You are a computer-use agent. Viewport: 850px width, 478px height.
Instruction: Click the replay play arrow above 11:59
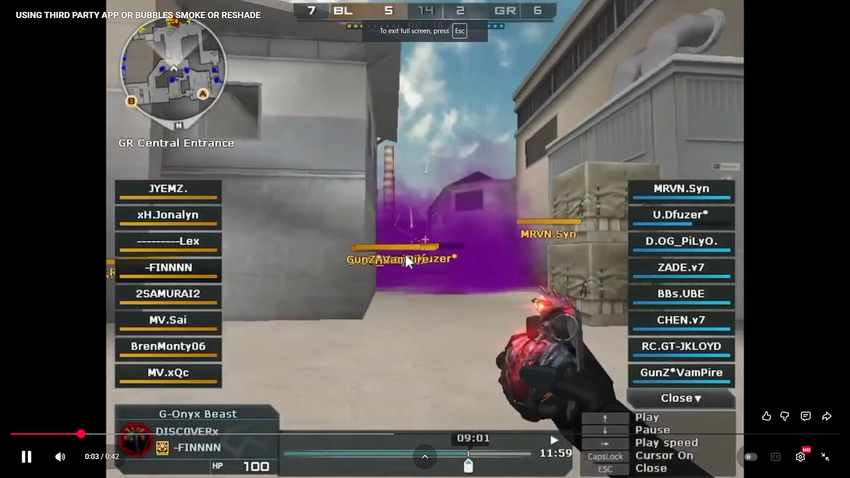[554, 440]
